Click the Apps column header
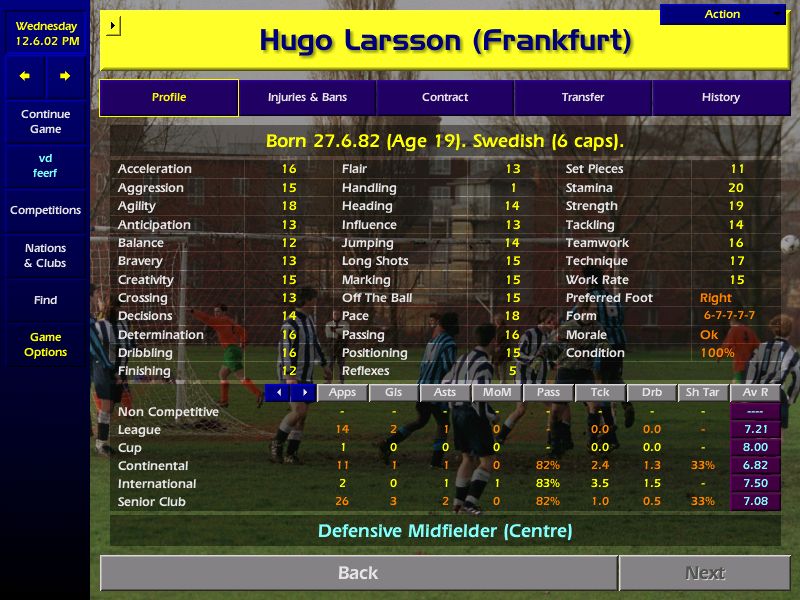800x600 pixels. (342, 393)
